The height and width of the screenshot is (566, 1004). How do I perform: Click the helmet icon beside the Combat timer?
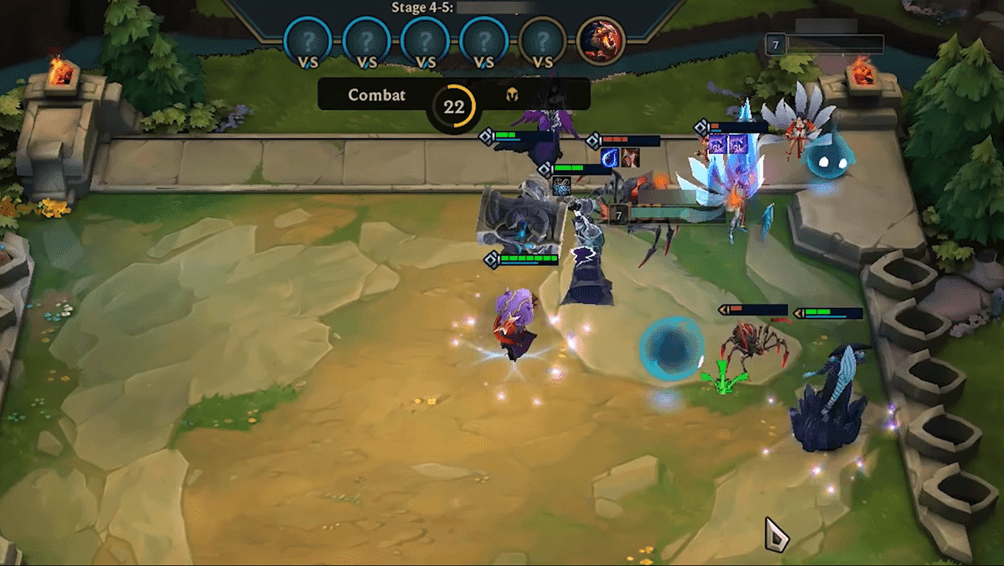coord(511,96)
